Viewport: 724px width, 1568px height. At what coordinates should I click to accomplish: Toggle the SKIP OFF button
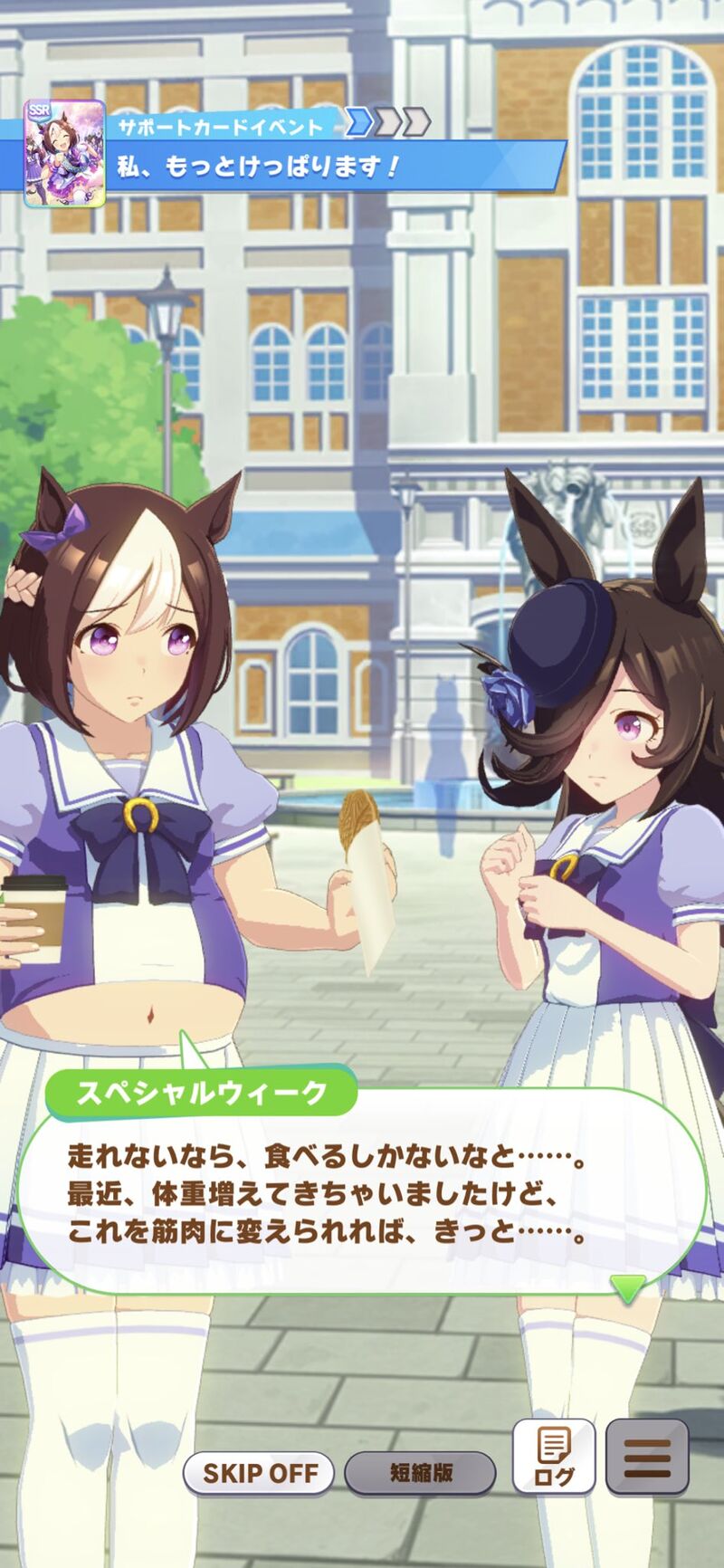[259, 1473]
